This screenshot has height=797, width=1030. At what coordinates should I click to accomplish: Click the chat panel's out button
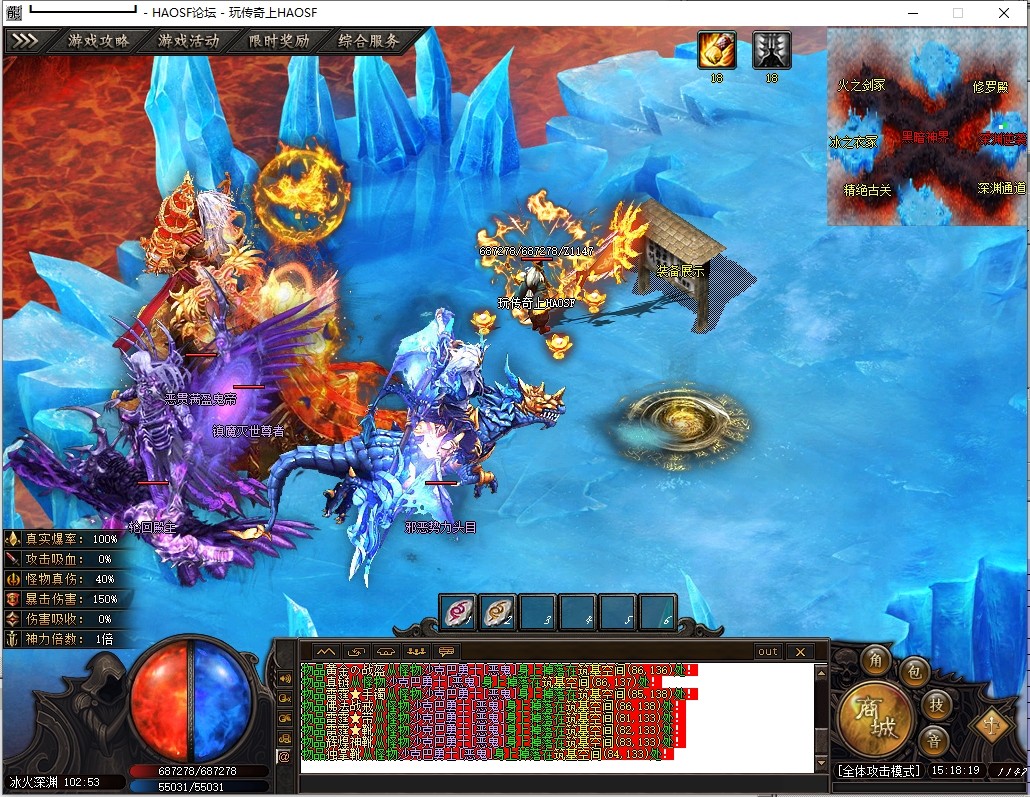767,651
